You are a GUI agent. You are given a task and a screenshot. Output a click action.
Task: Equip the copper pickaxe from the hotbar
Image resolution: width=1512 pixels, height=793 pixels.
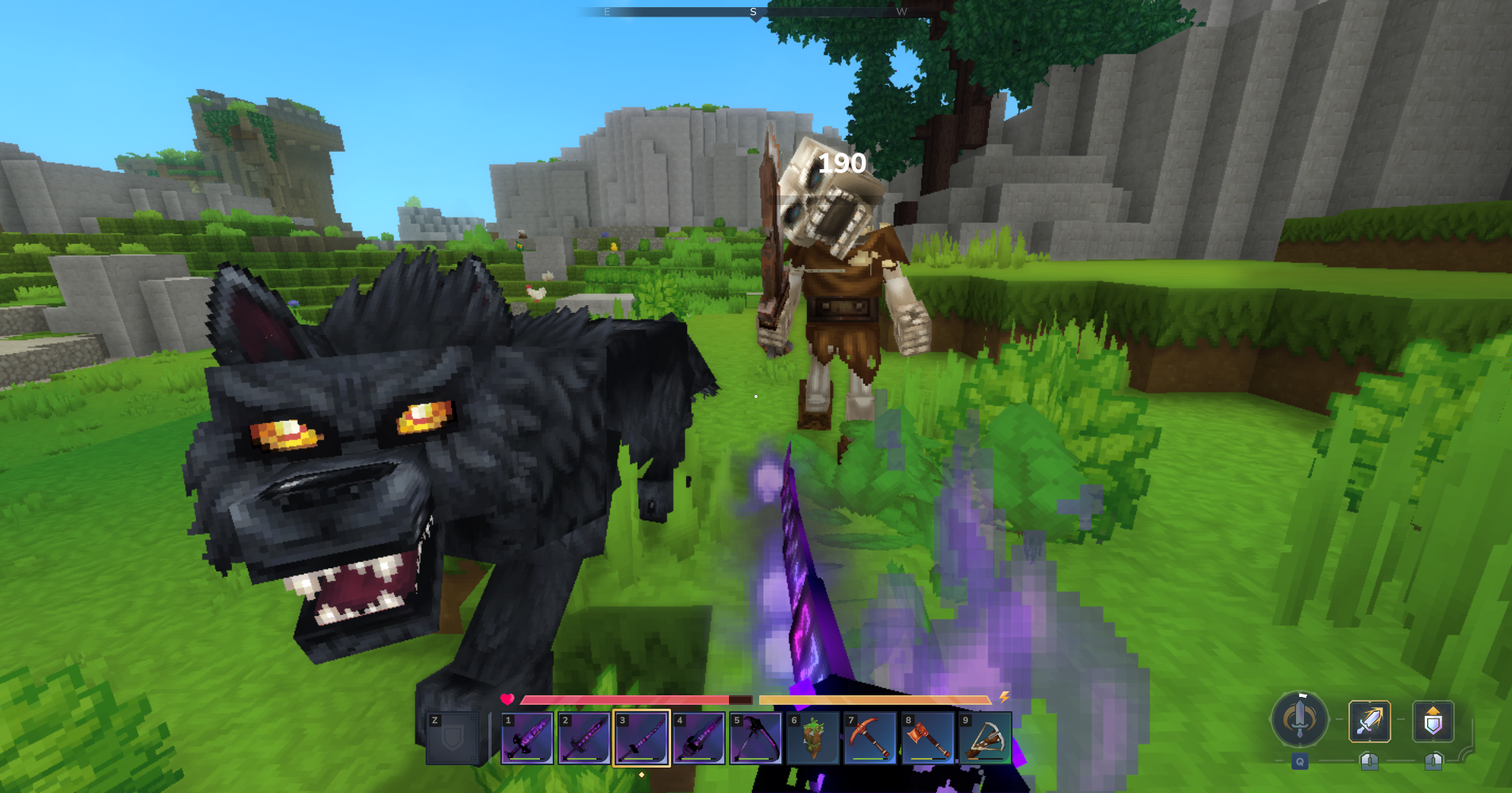(x=870, y=737)
